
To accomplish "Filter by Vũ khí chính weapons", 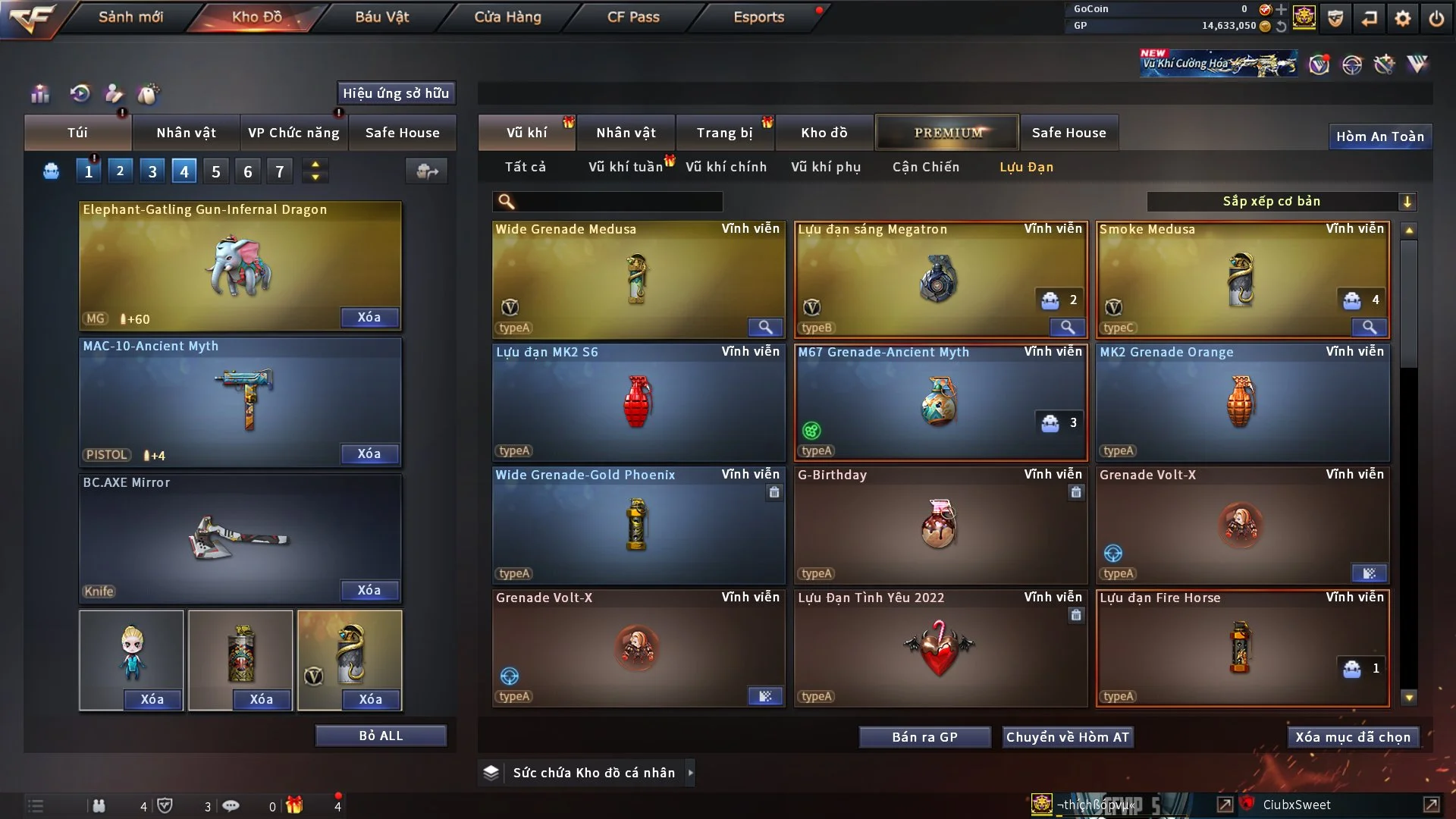I will [x=726, y=167].
